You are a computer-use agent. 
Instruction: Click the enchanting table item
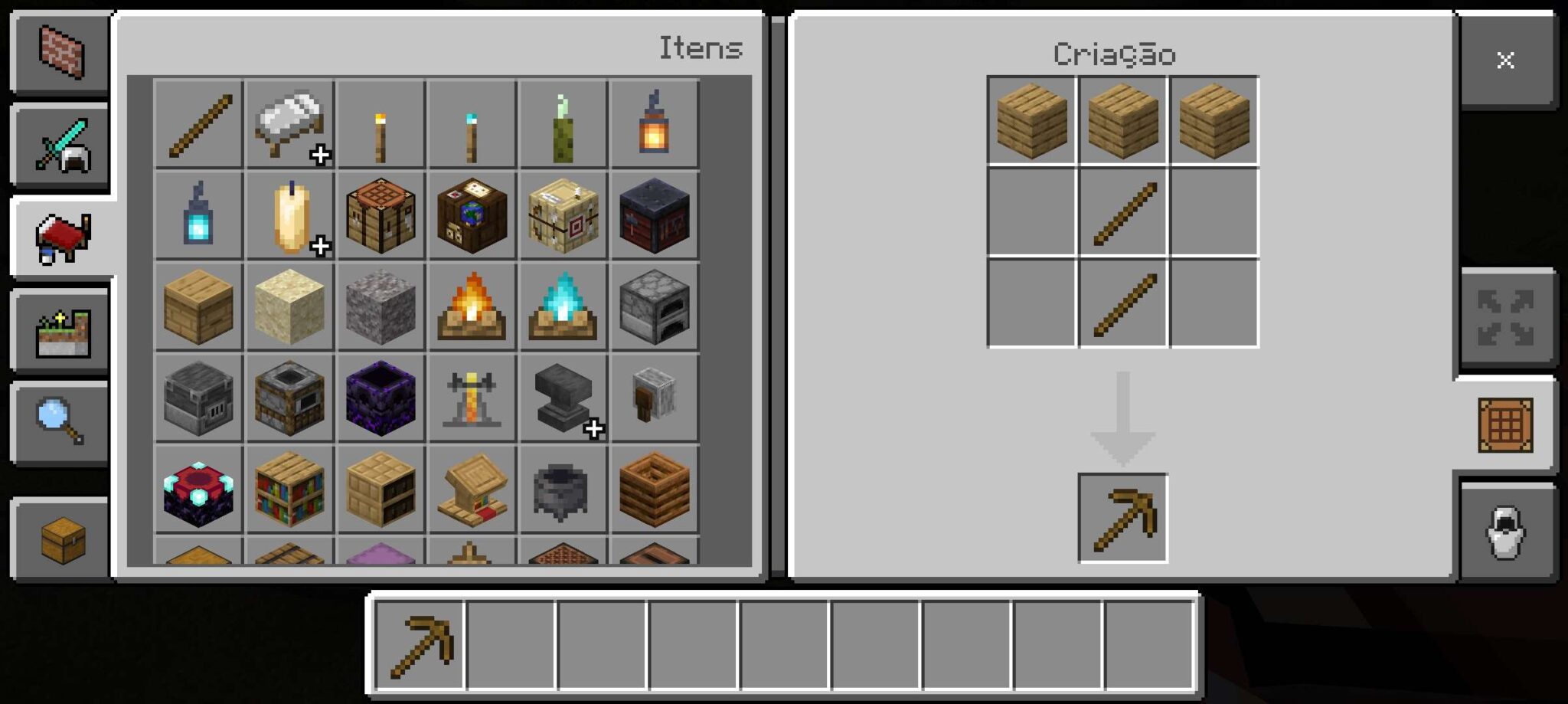[198, 490]
